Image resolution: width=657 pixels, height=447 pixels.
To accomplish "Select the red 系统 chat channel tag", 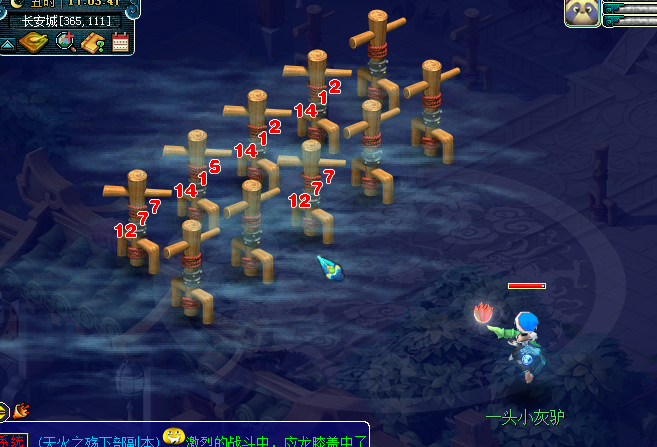I will pyautogui.click(x=12, y=440).
